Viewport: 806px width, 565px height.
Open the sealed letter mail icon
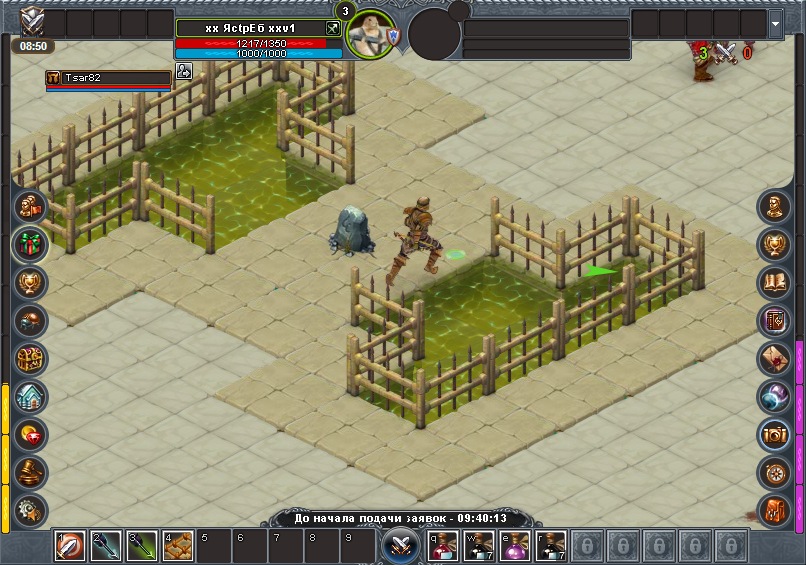774,358
